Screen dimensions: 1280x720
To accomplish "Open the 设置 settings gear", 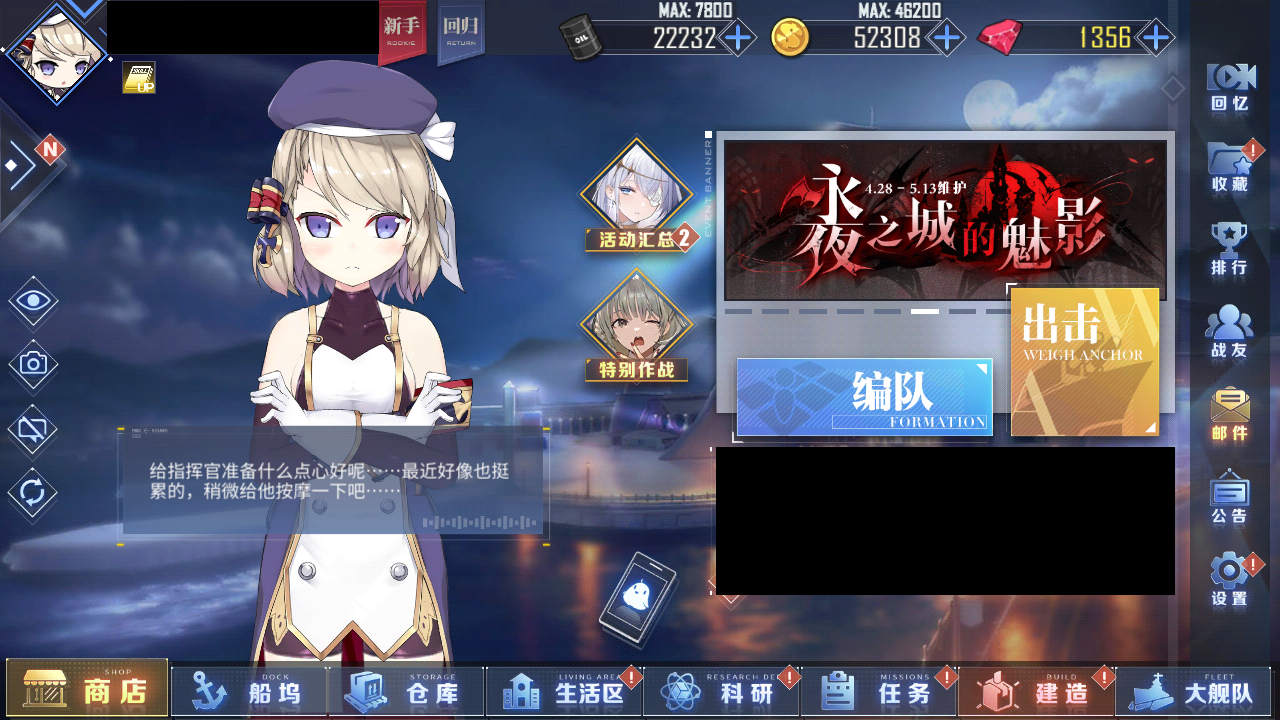I will [1229, 572].
